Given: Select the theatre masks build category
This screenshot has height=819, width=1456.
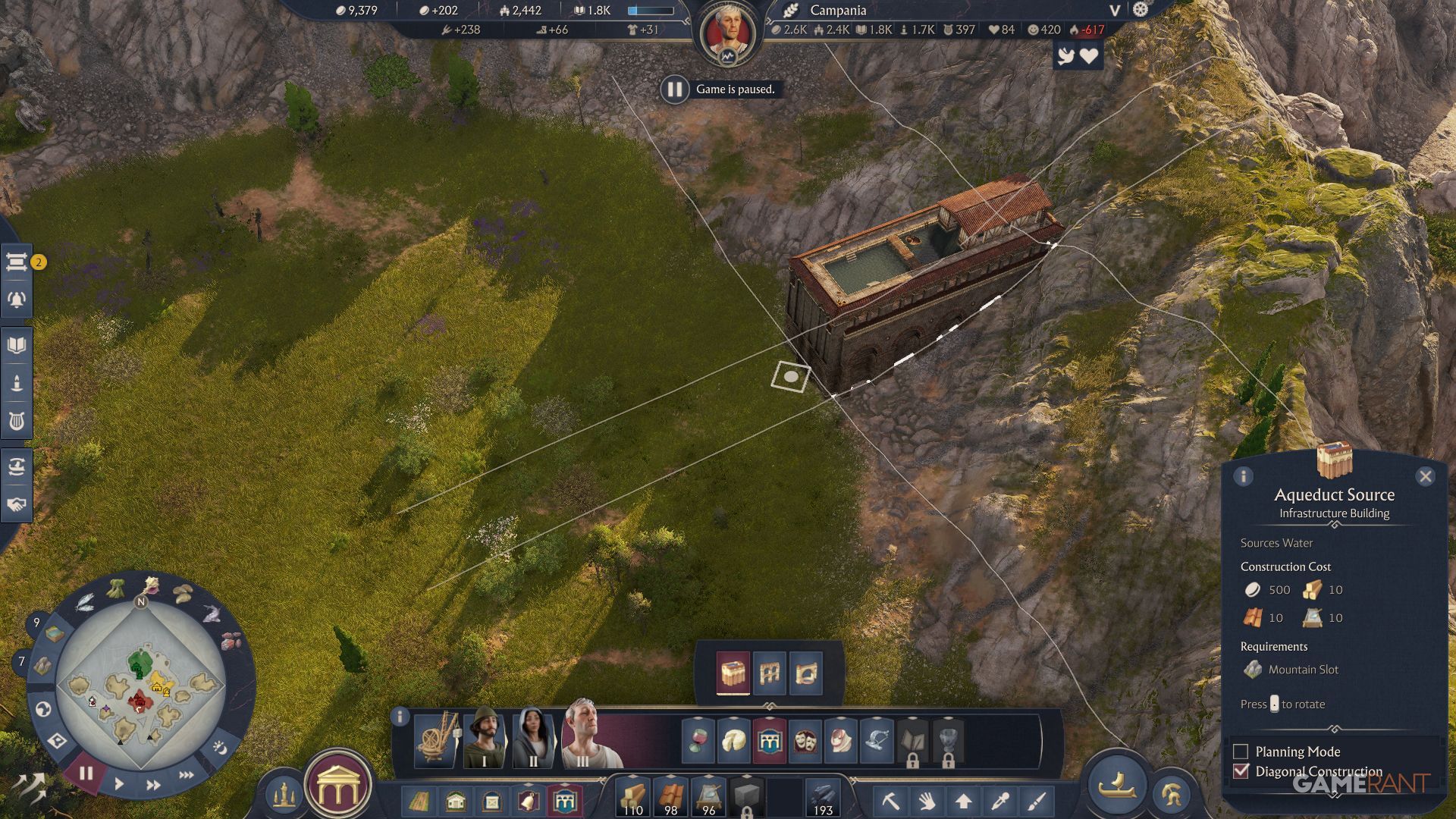Looking at the screenshot, I should [805, 741].
